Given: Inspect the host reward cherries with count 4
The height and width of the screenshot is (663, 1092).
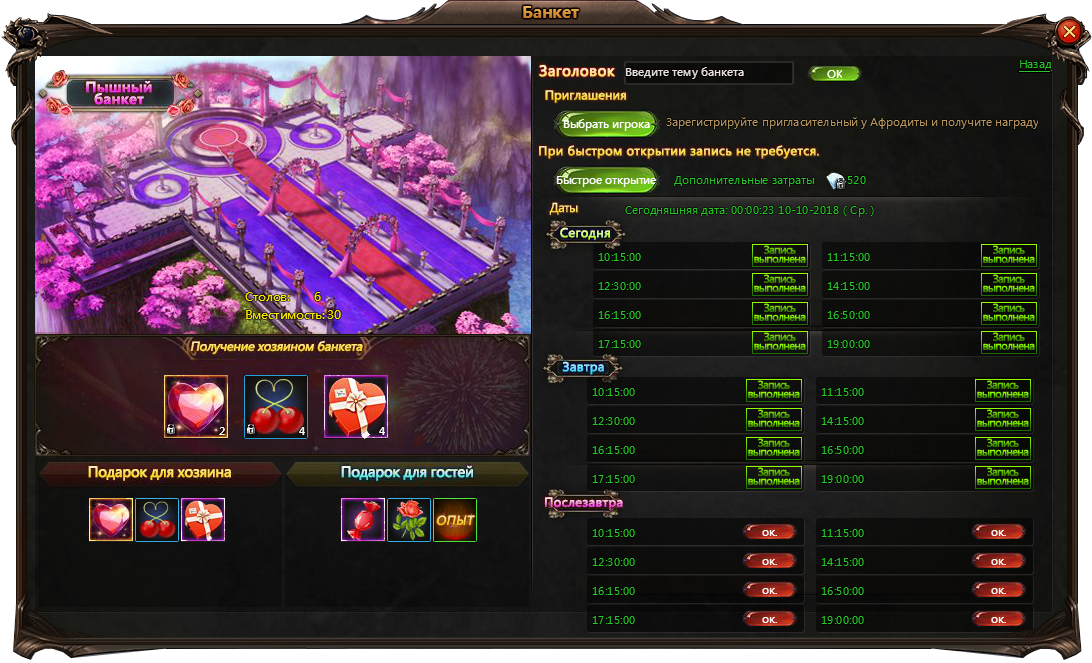Looking at the screenshot, I should (x=275, y=407).
